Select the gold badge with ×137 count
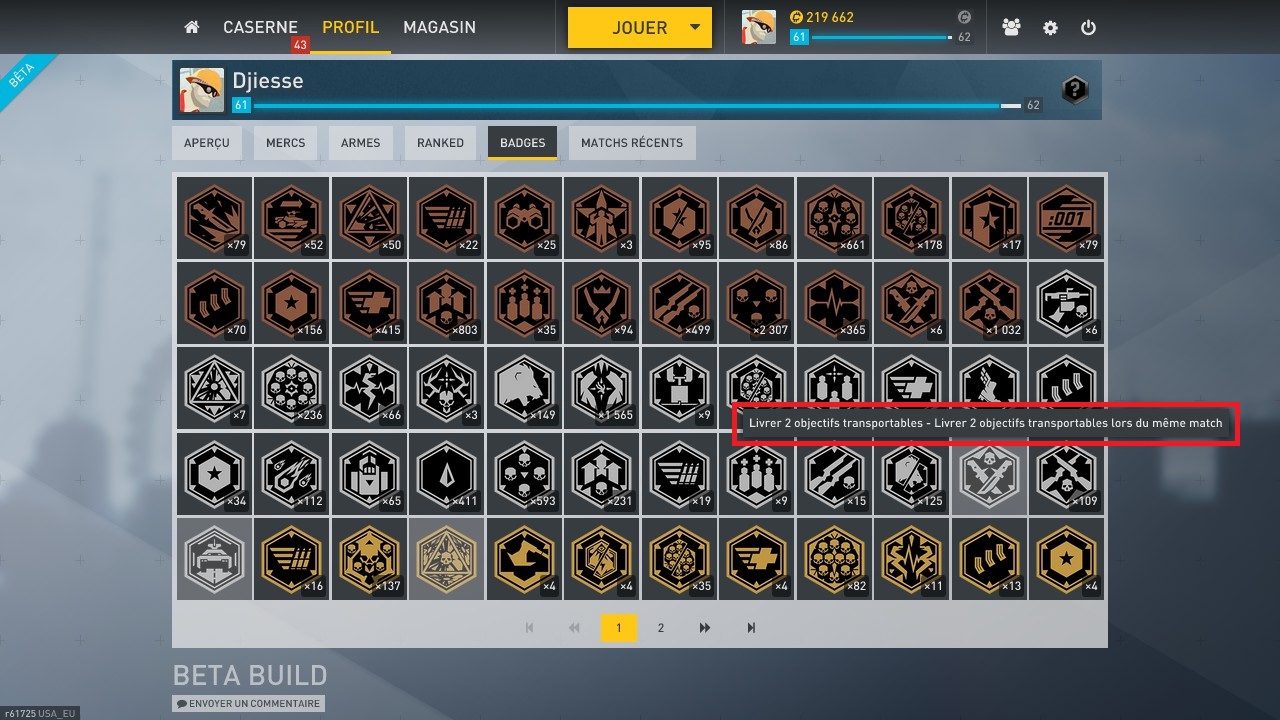The image size is (1280, 720). [x=369, y=558]
